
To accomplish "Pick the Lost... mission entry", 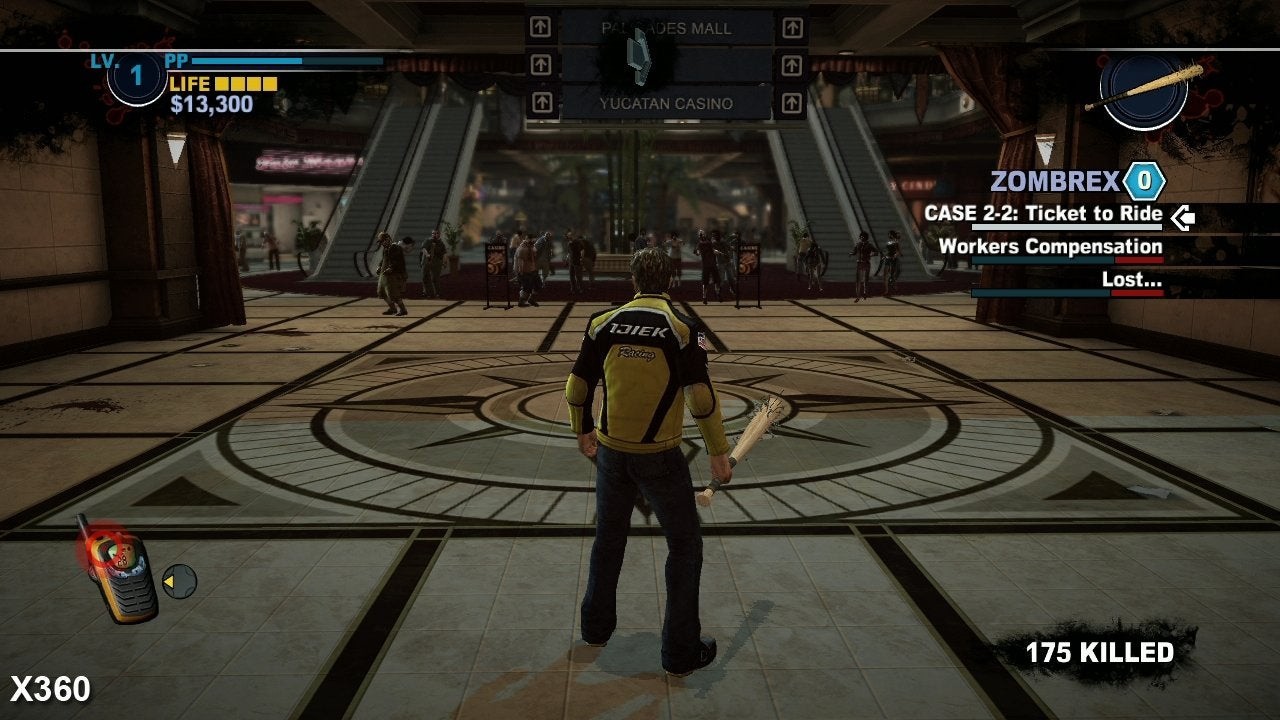I will 1131,280.
